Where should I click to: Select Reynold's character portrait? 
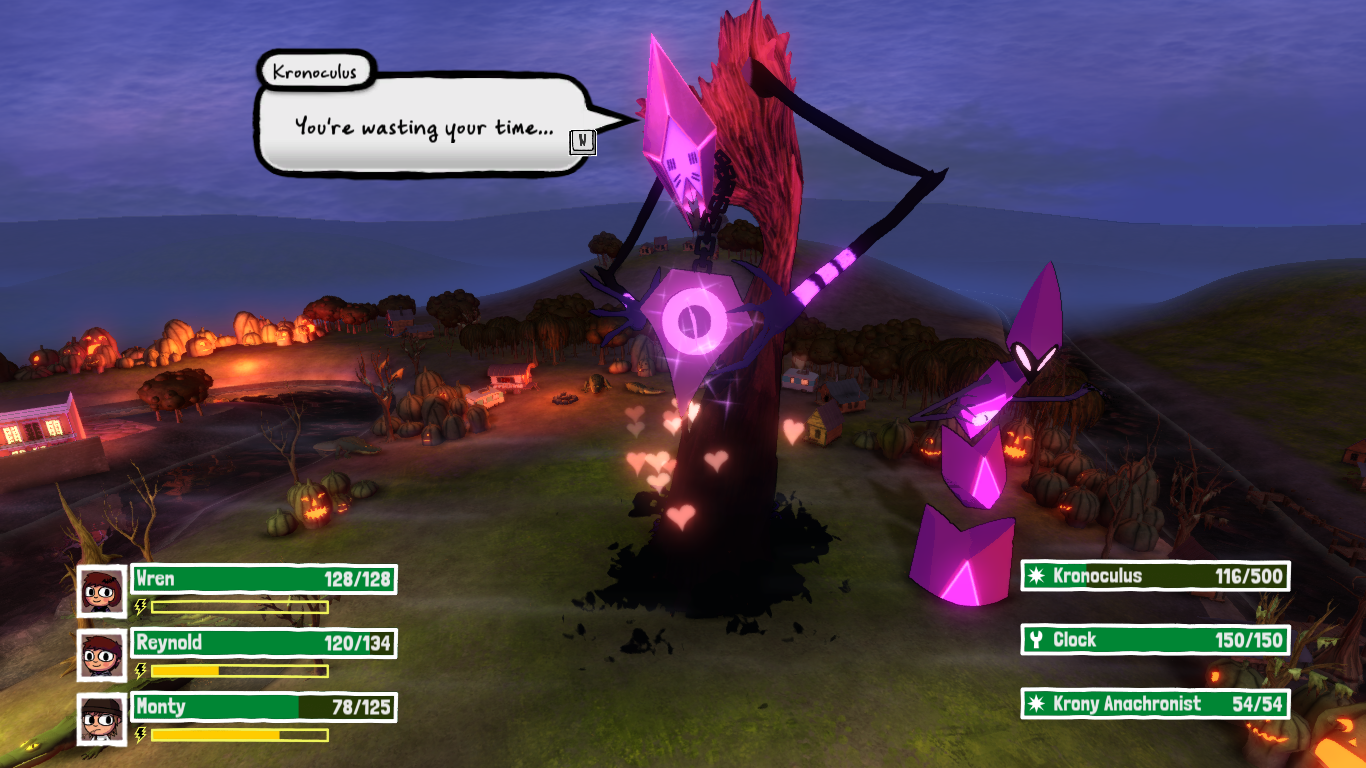102,655
